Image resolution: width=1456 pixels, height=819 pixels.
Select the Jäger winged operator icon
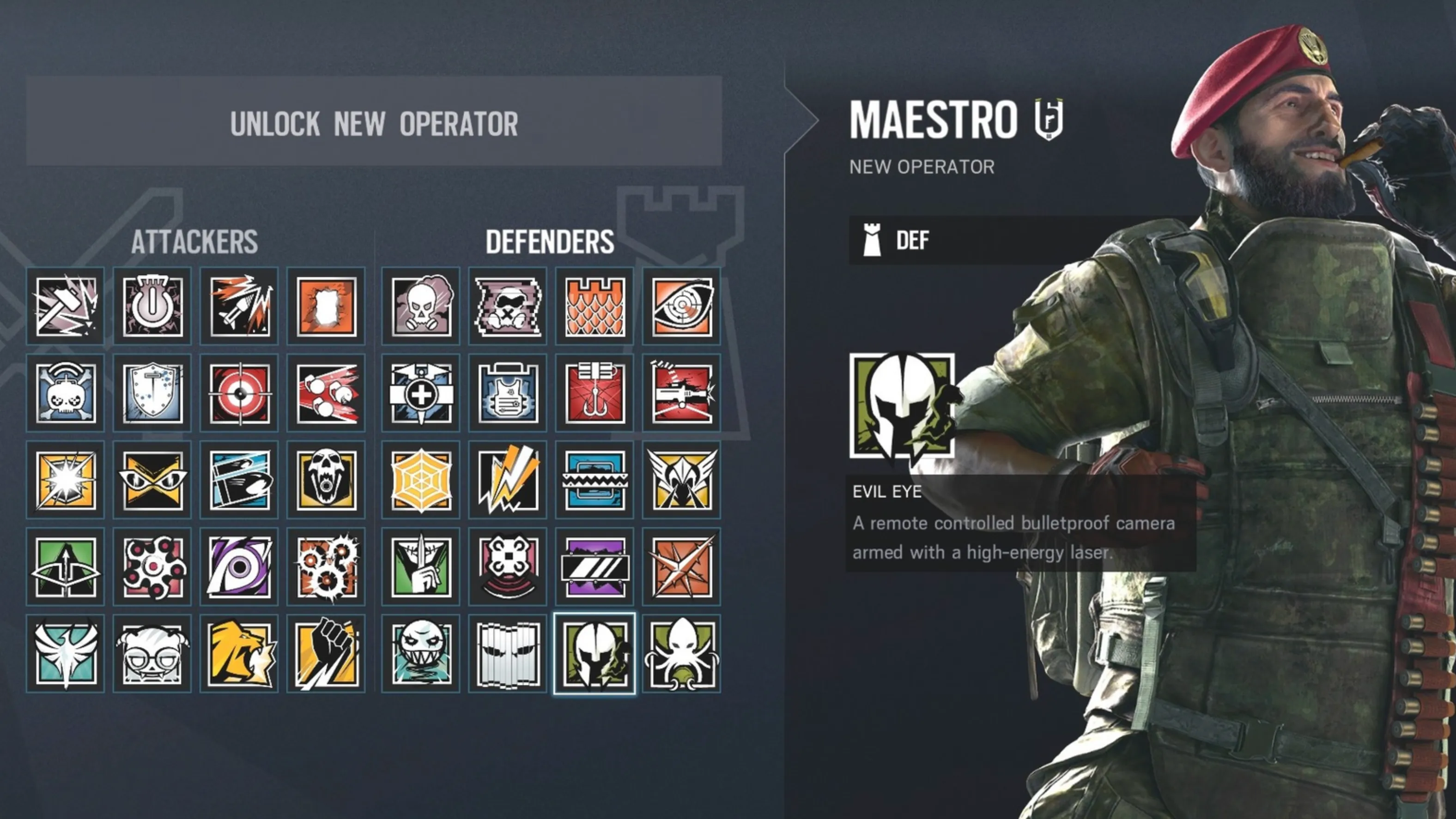(682, 481)
